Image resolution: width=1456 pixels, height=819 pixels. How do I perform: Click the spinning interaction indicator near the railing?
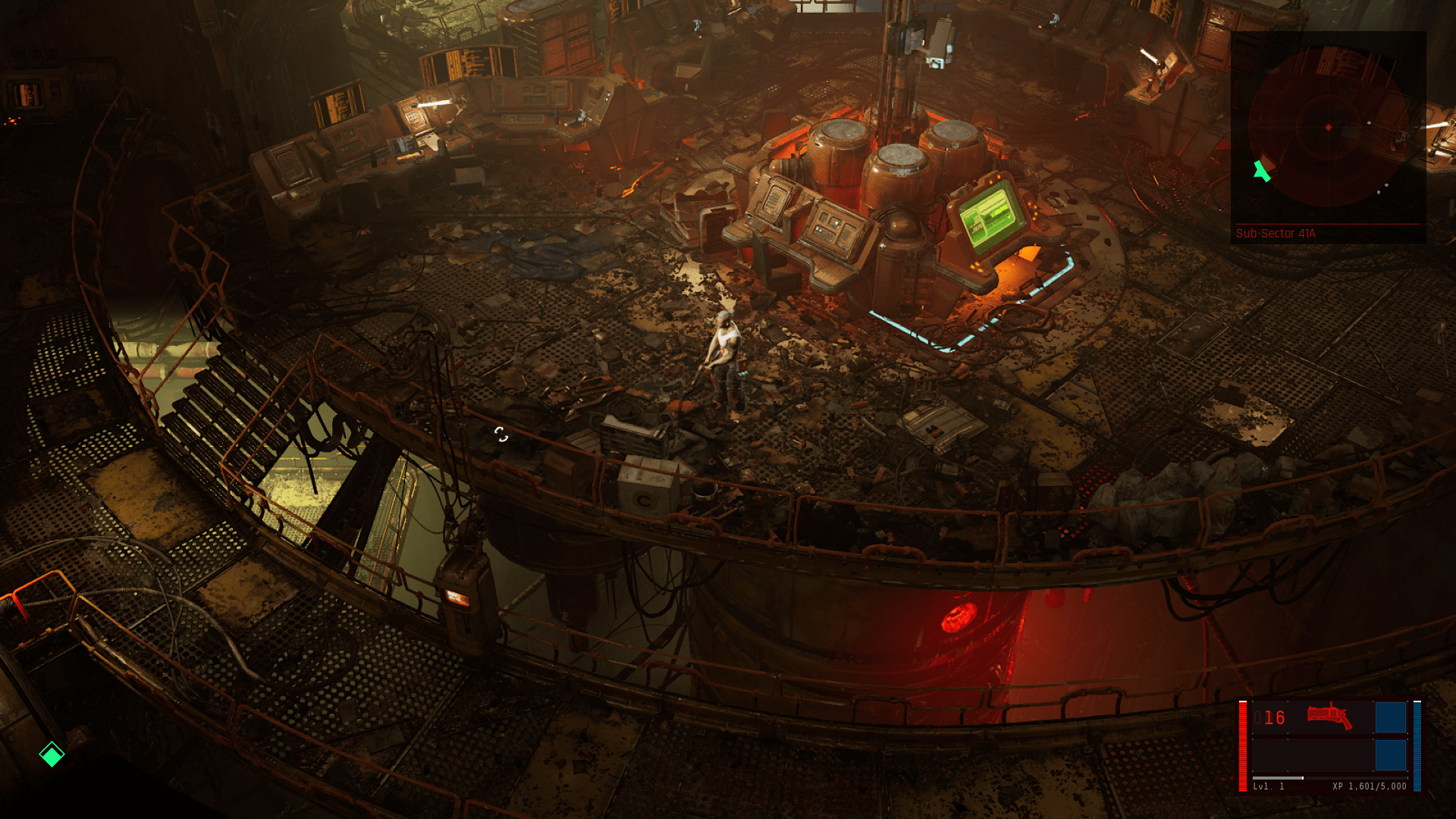502,435
